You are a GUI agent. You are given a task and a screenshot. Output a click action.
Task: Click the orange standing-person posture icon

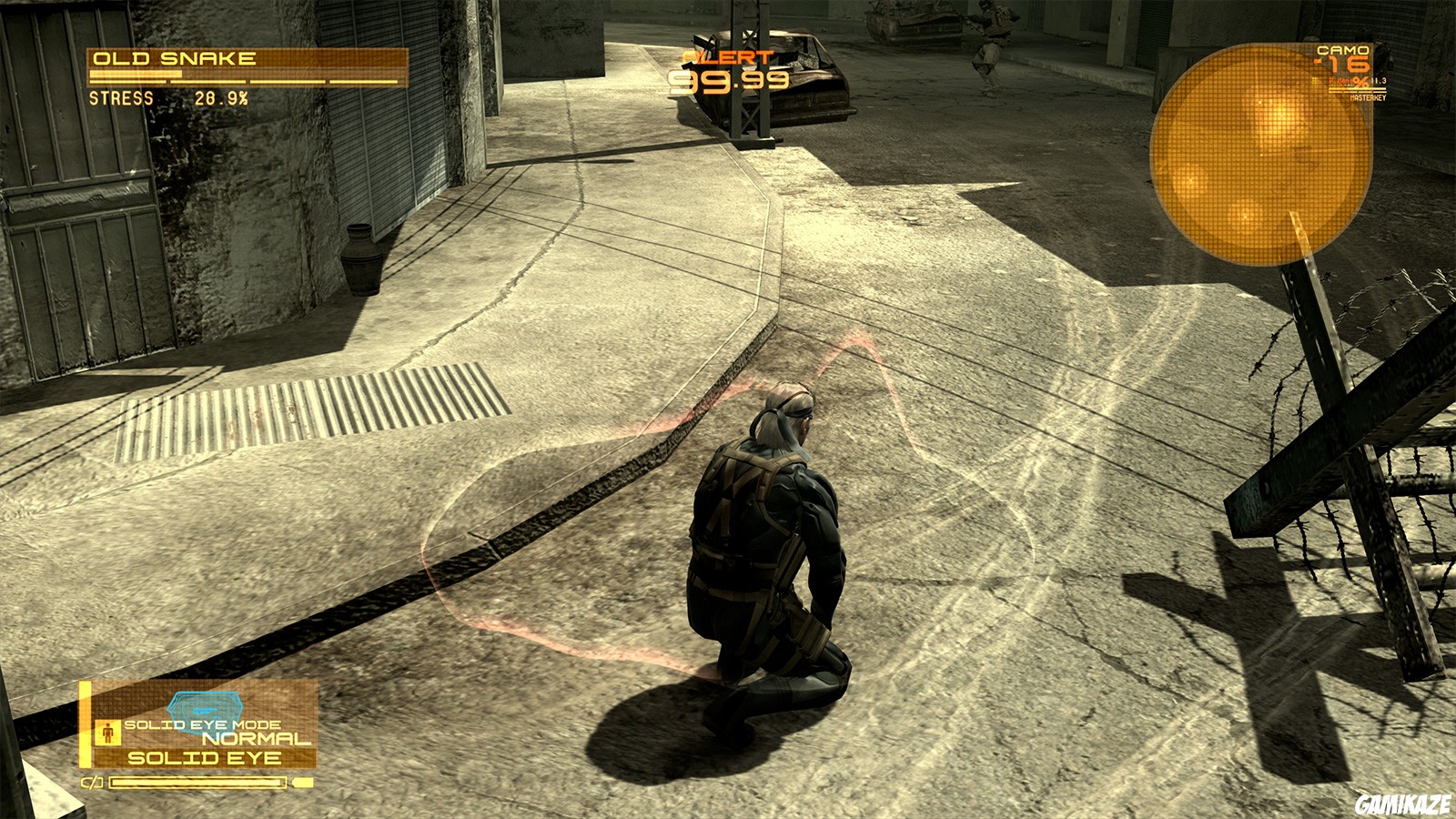click(x=107, y=733)
